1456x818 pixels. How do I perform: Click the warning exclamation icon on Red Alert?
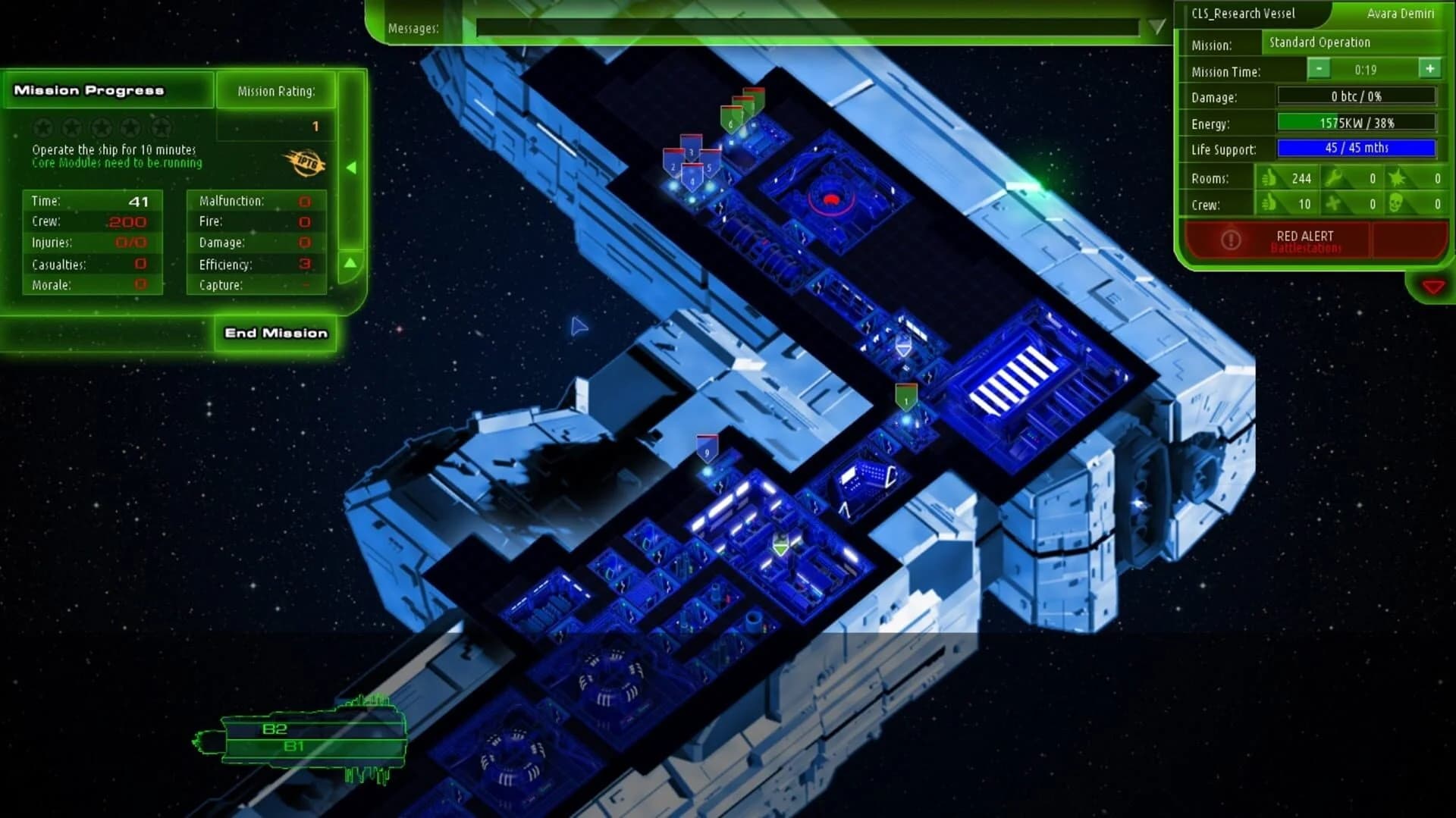tap(1230, 240)
